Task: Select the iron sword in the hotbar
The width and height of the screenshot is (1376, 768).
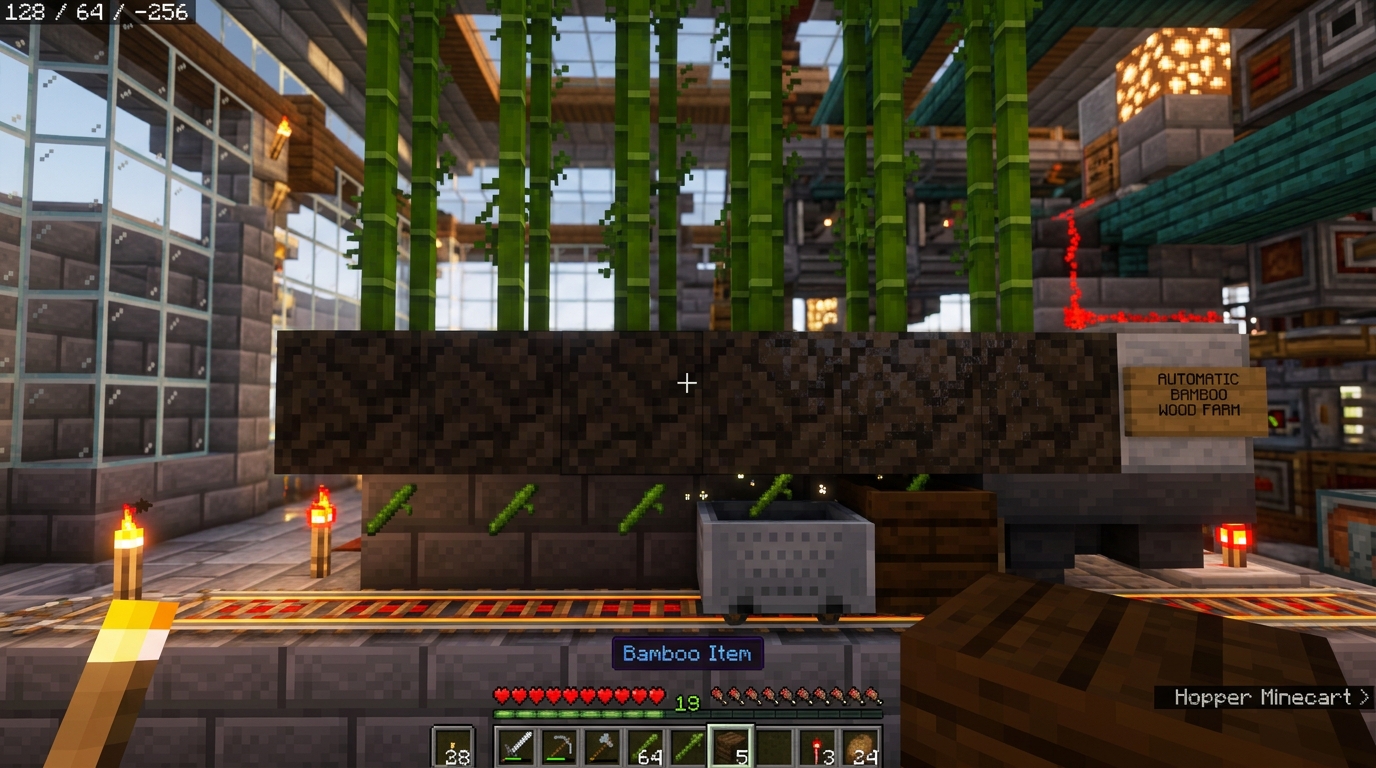Action: 516,745
